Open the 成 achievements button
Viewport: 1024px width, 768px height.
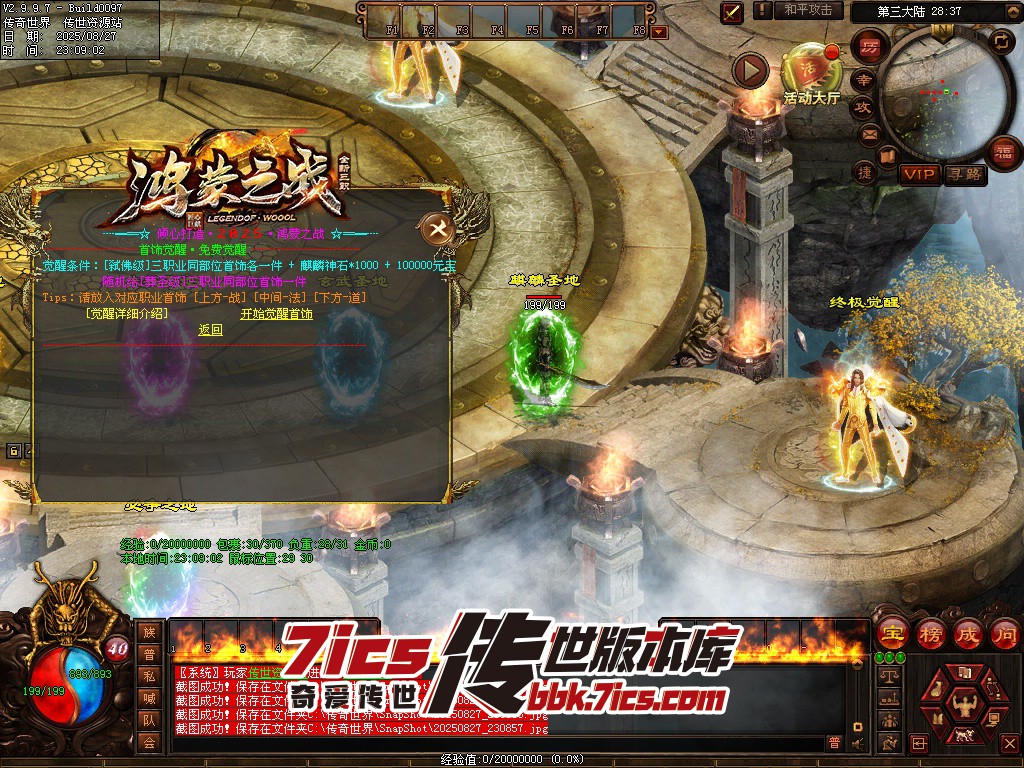tap(968, 633)
